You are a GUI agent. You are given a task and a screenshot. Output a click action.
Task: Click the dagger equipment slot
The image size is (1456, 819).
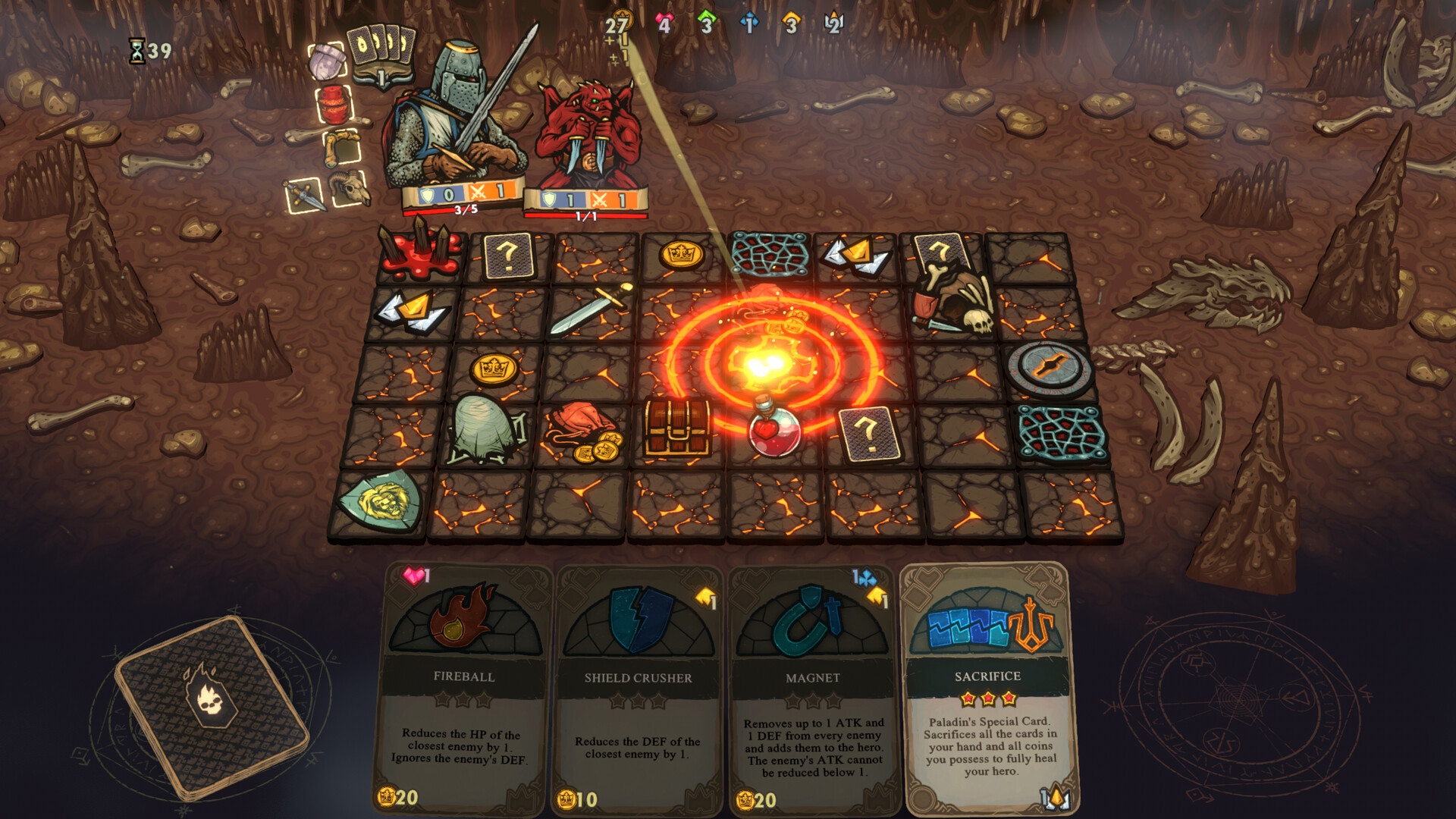(x=304, y=196)
